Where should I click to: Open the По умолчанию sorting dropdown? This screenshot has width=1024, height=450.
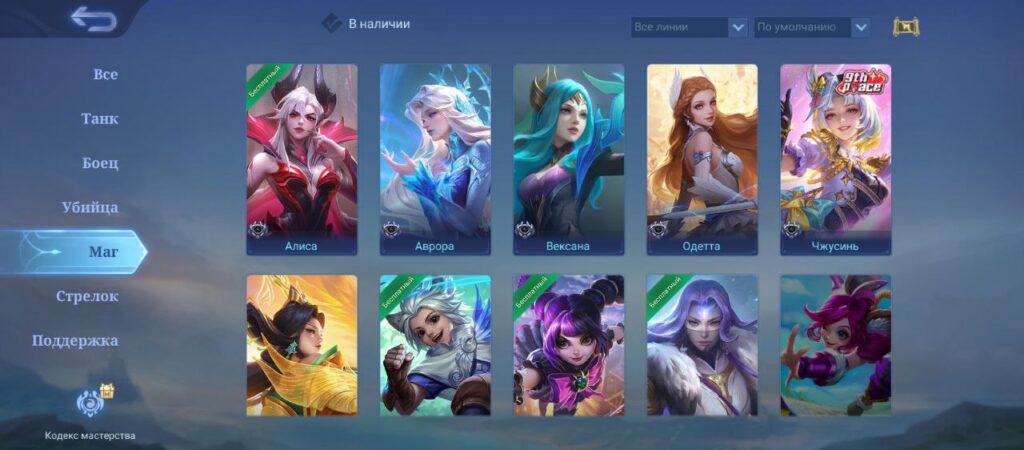[x=811, y=27]
